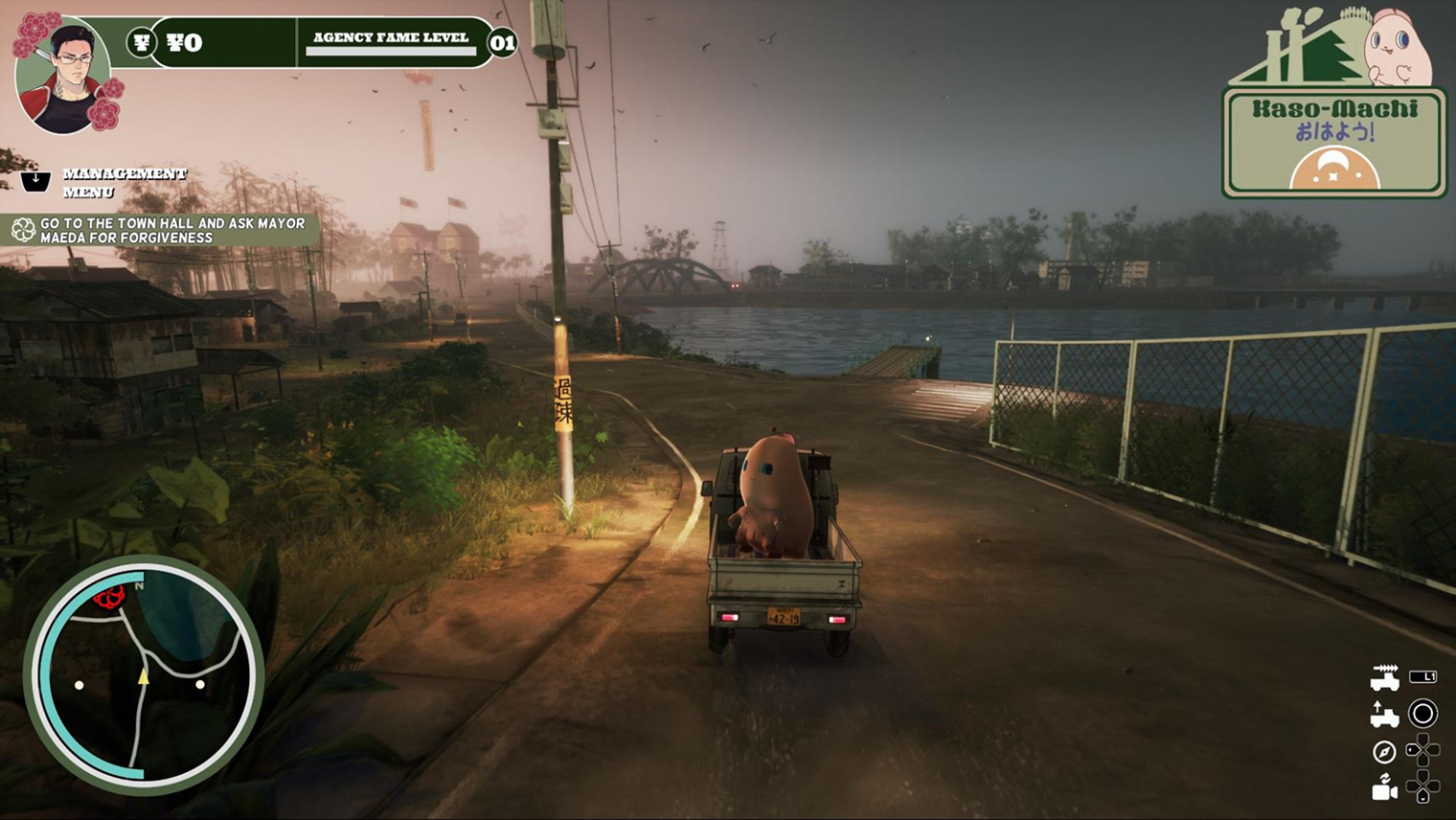Image resolution: width=1456 pixels, height=820 pixels.
Task: Switch camera view with camera icon
Action: pyautogui.click(x=1384, y=787)
